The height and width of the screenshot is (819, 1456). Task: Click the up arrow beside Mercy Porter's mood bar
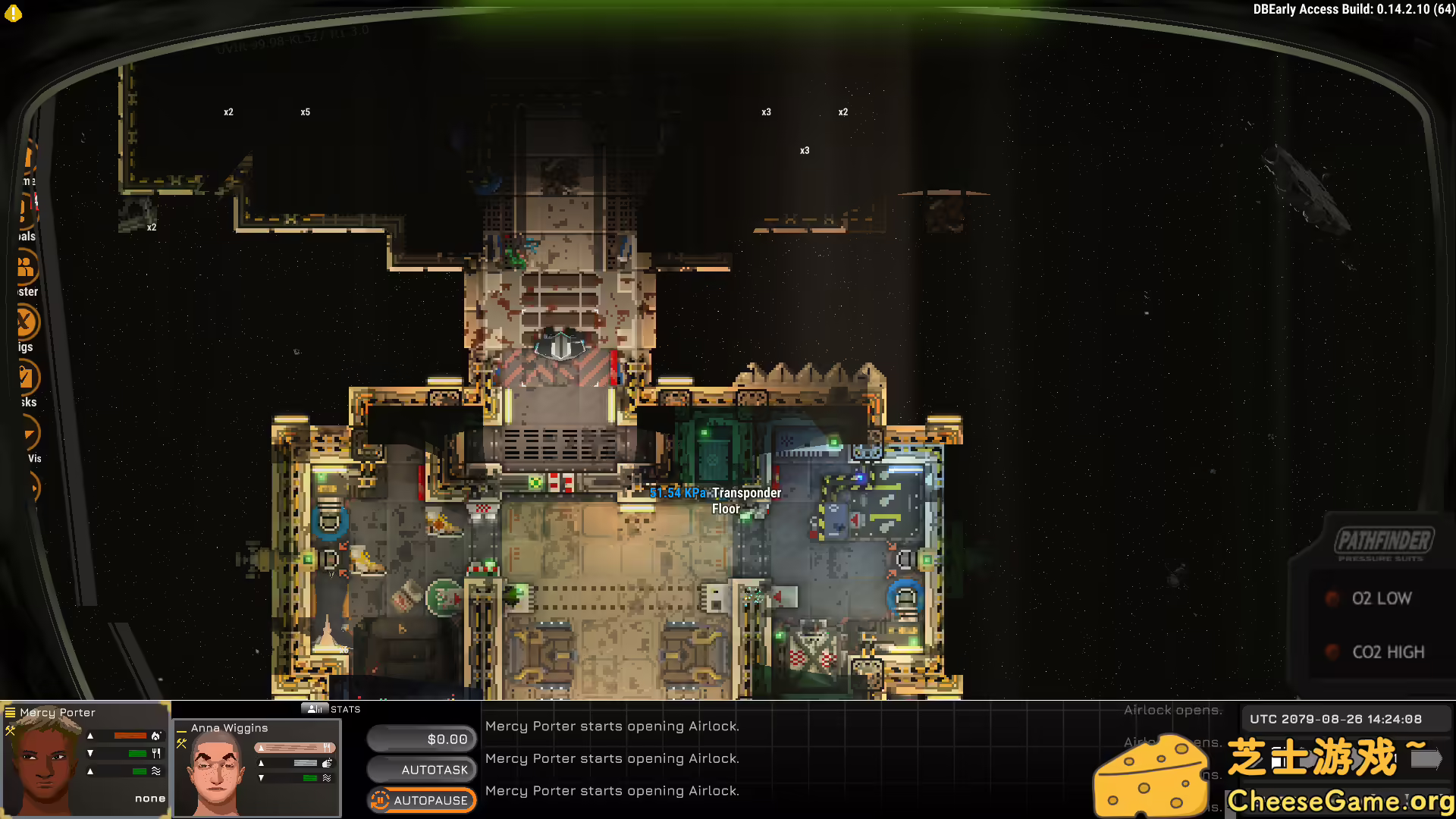[x=90, y=736]
